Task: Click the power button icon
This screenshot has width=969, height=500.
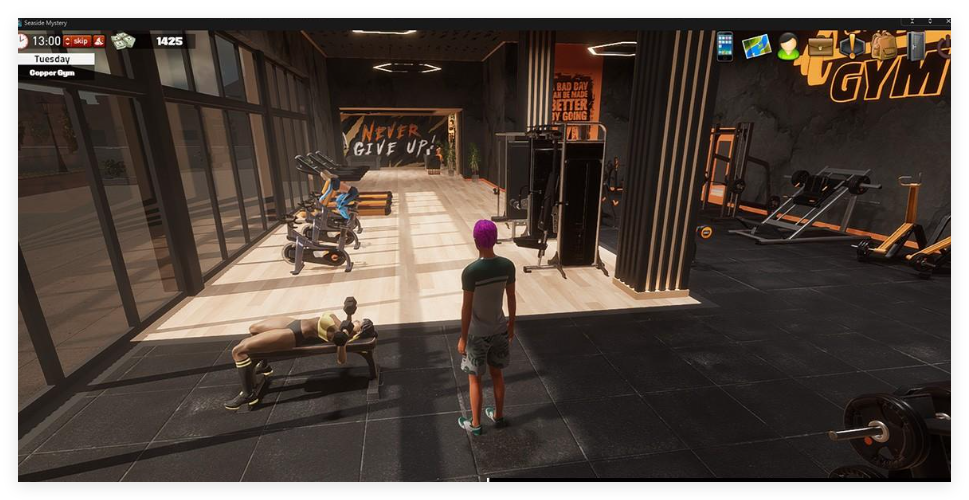Action: (x=944, y=46)
